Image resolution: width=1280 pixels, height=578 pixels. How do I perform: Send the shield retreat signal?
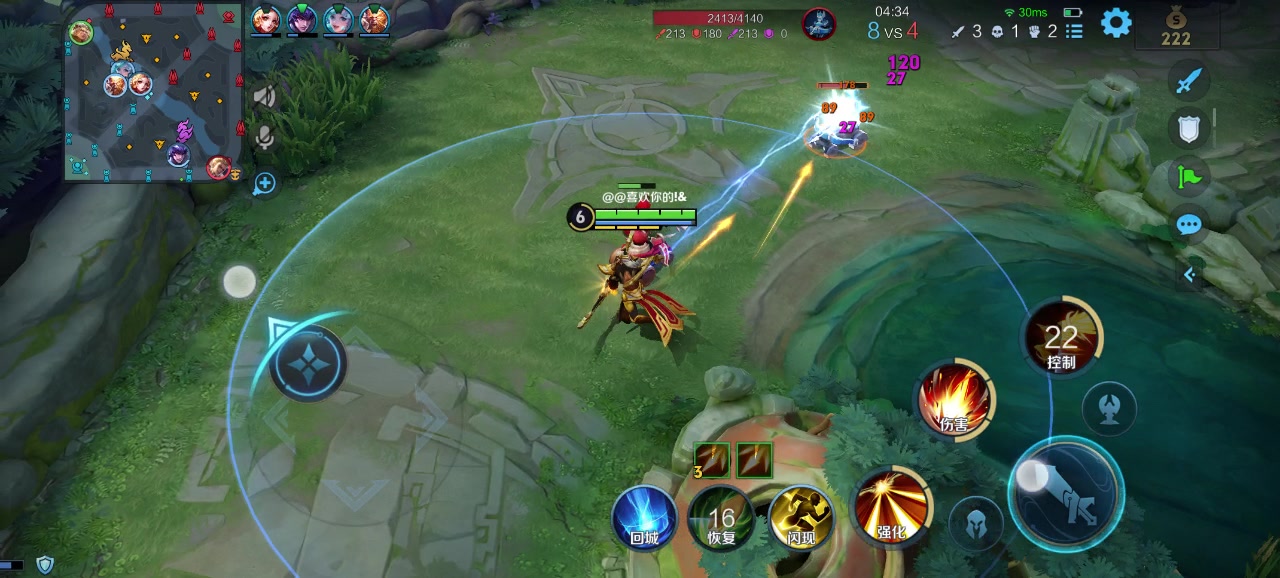pyautogui.click(x=1188, y=127)
